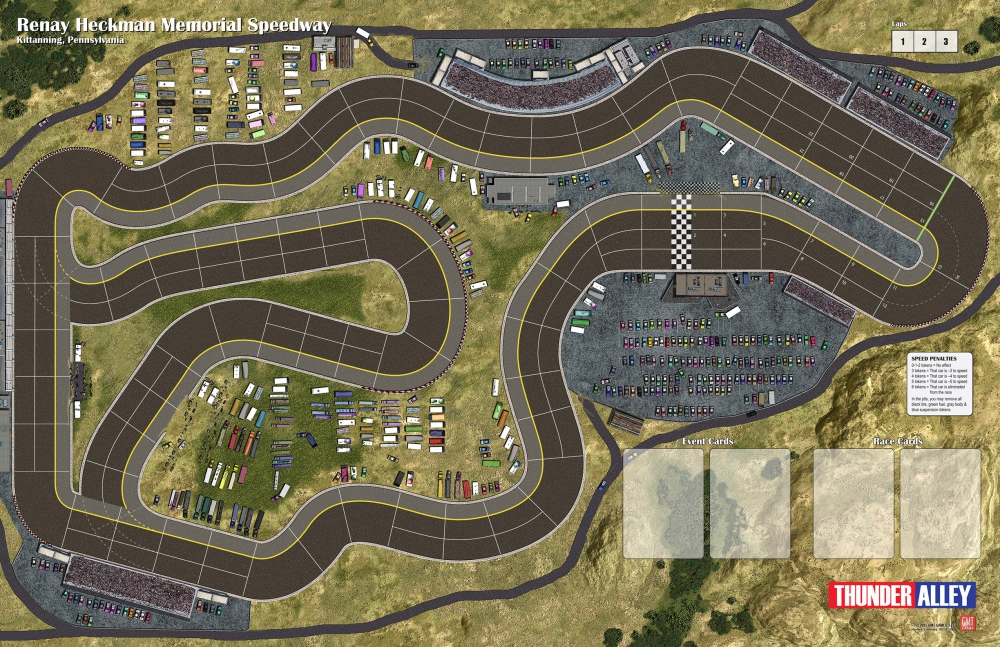Select the Laps box numbered 2
Screen dimensions: 1000x647
pyautogui.click(x=923, y=41)
